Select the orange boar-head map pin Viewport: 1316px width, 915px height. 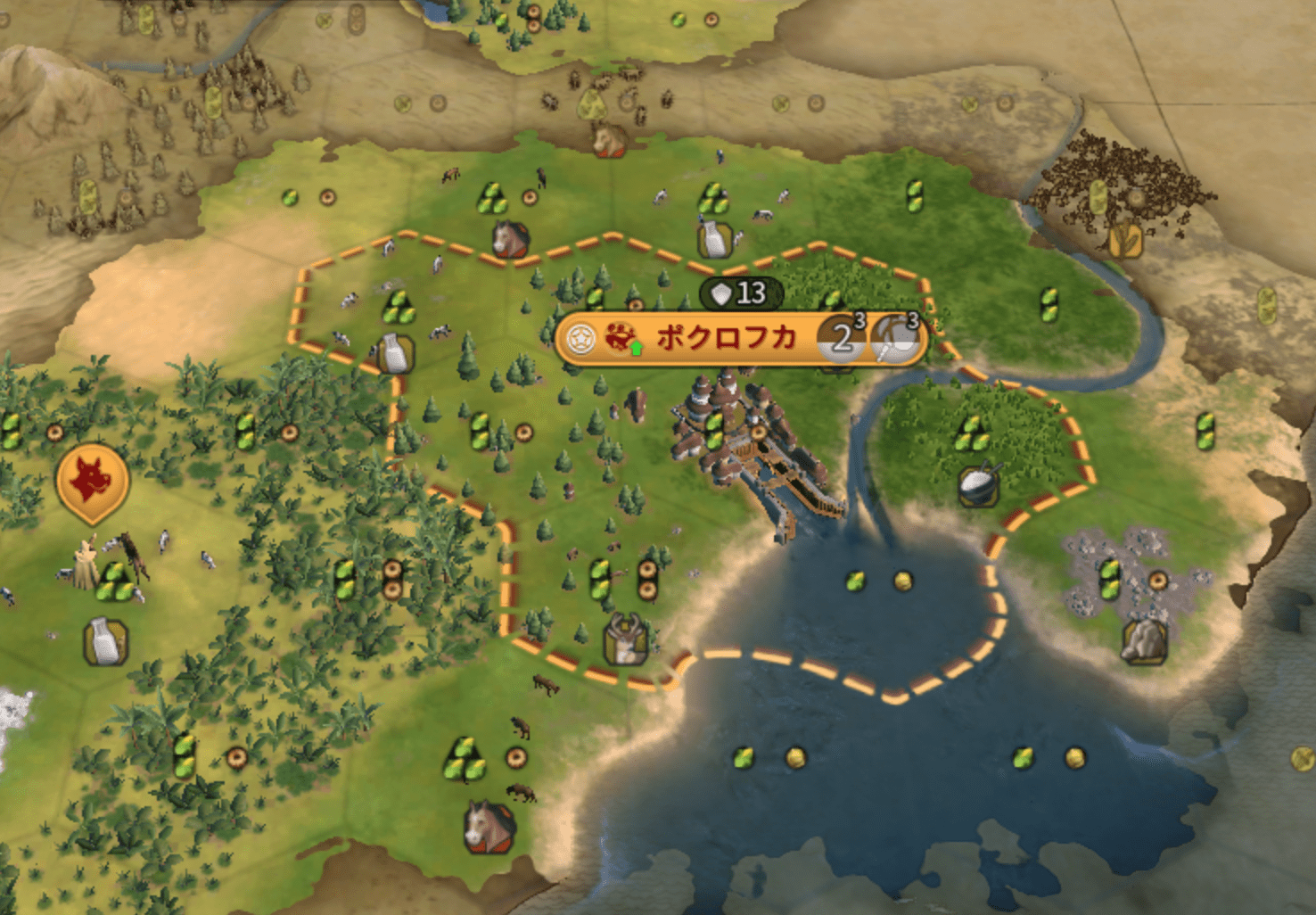click(92, 482)
